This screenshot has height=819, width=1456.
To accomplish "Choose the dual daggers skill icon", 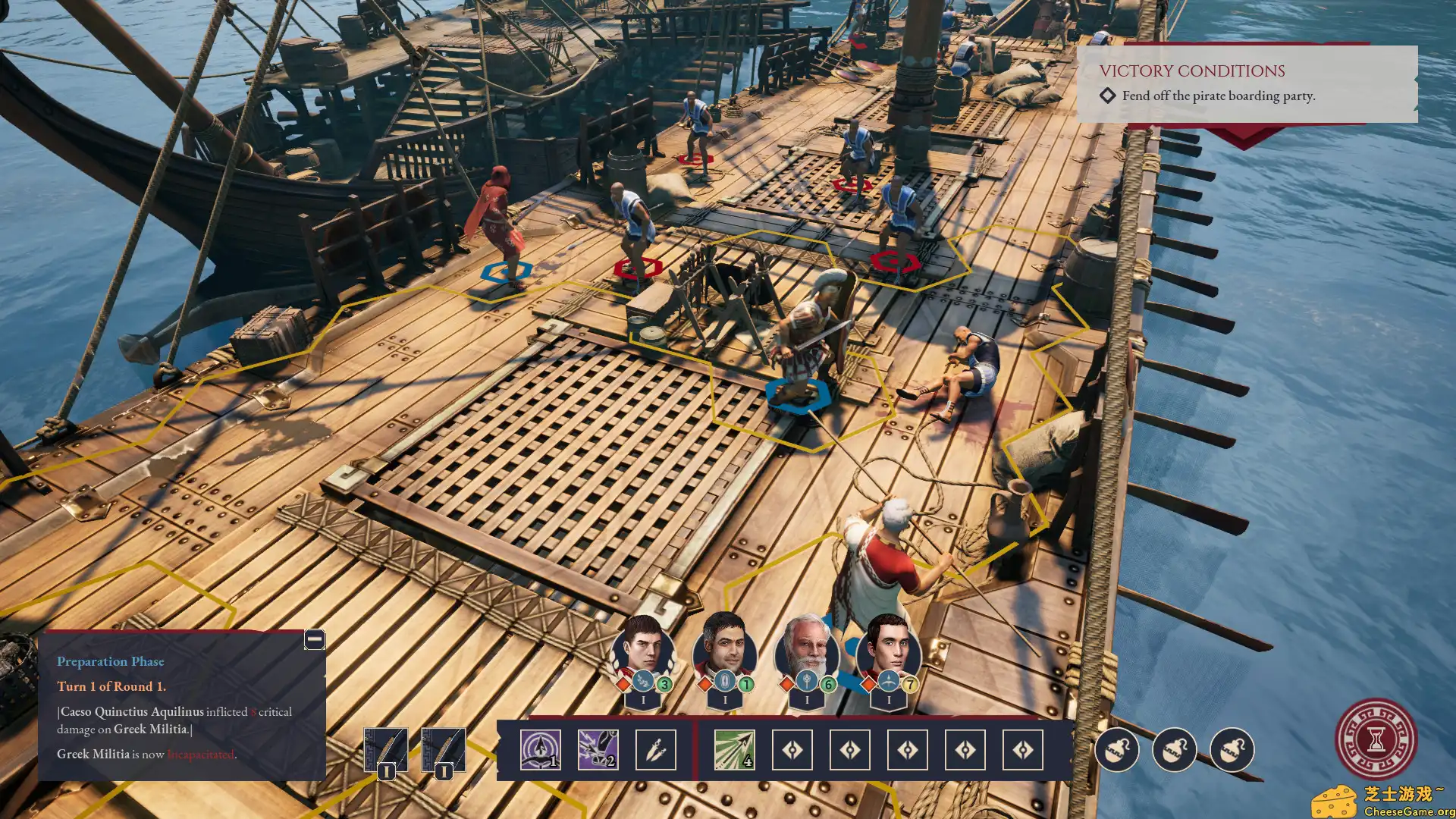I will point(657,750).
